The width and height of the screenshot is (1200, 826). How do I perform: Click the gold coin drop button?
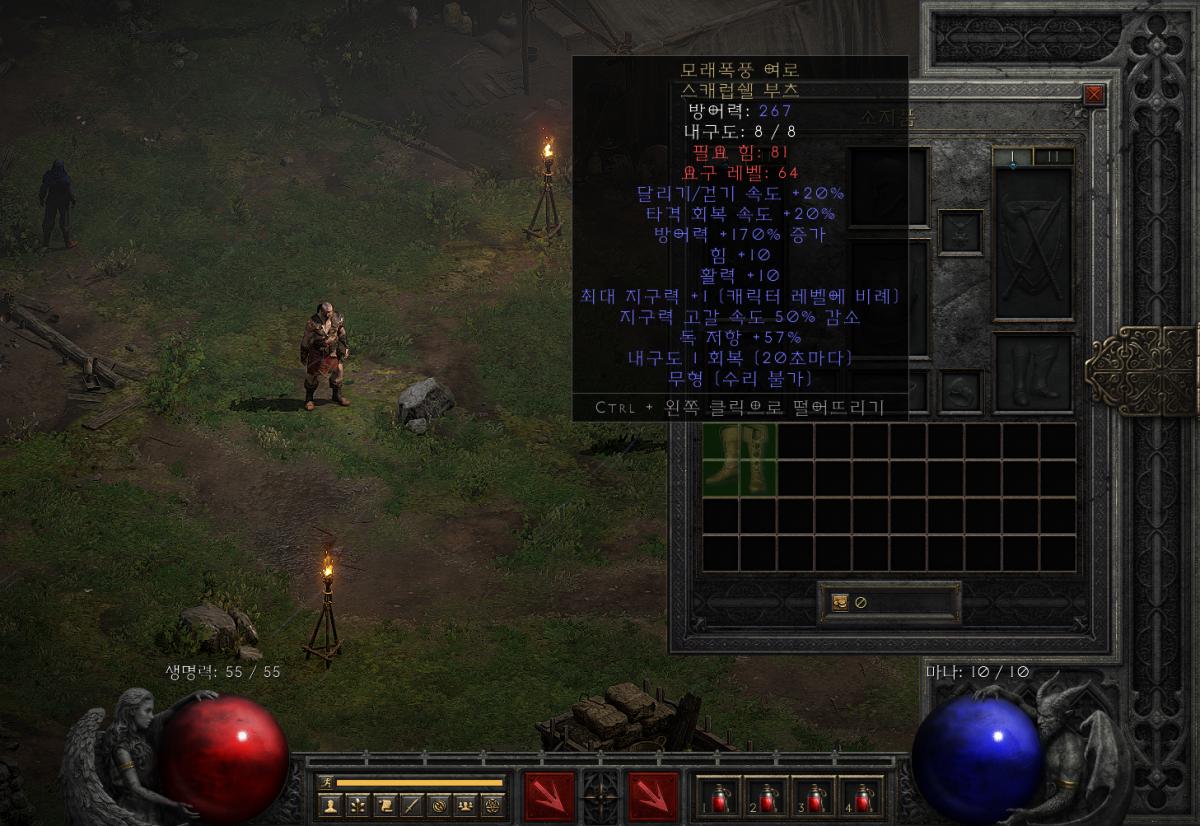(840, 602)
